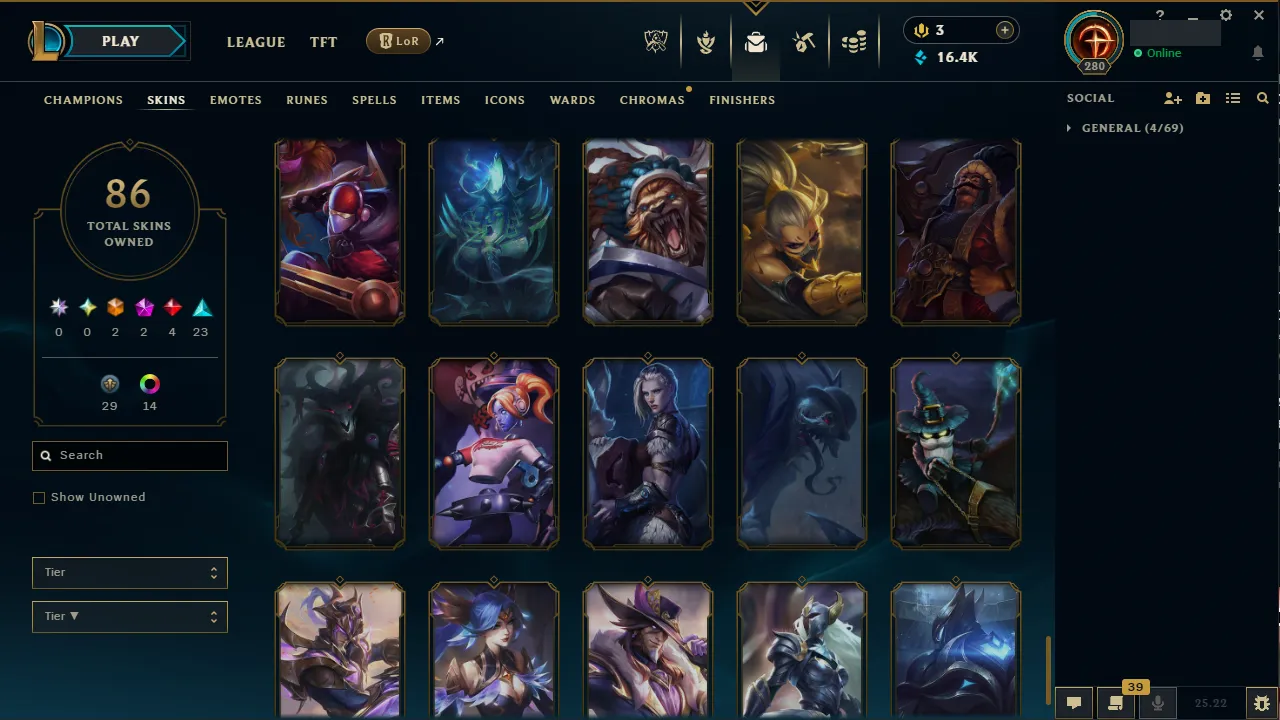Viewport: 1280px width, 720px height.
Task: Open the esports section via the Worlds icon
Action: 656,41
